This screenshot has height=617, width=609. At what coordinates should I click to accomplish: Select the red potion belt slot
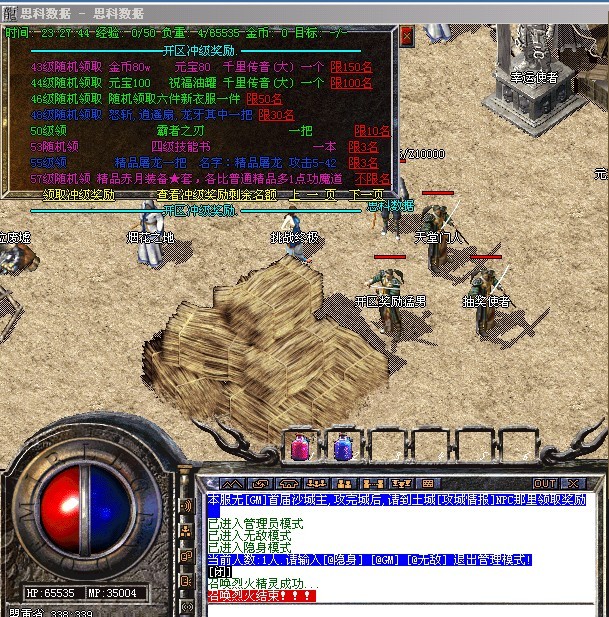tap(300, 448)
